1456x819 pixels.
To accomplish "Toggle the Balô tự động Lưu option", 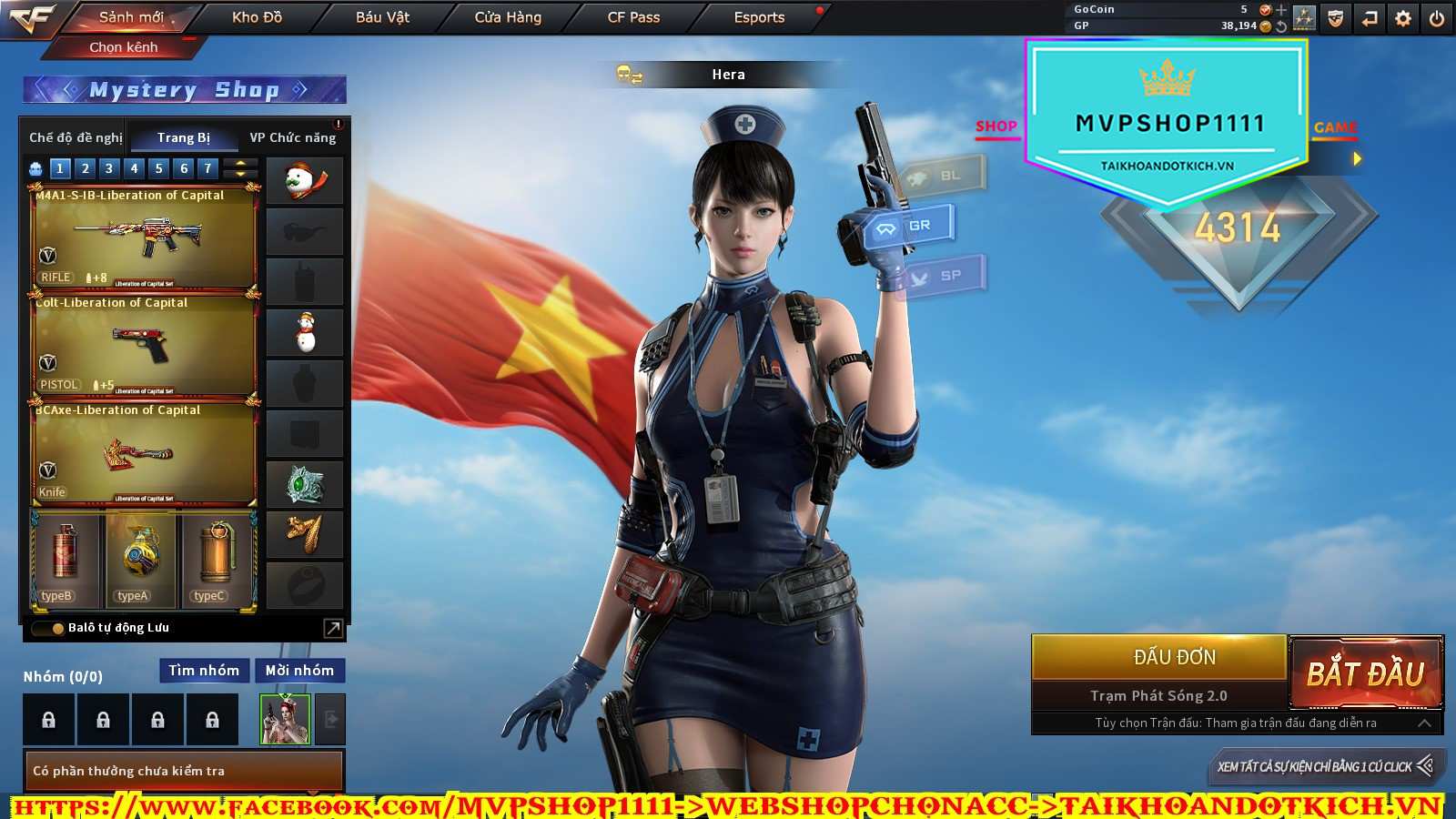I will (x=58, y=628).
